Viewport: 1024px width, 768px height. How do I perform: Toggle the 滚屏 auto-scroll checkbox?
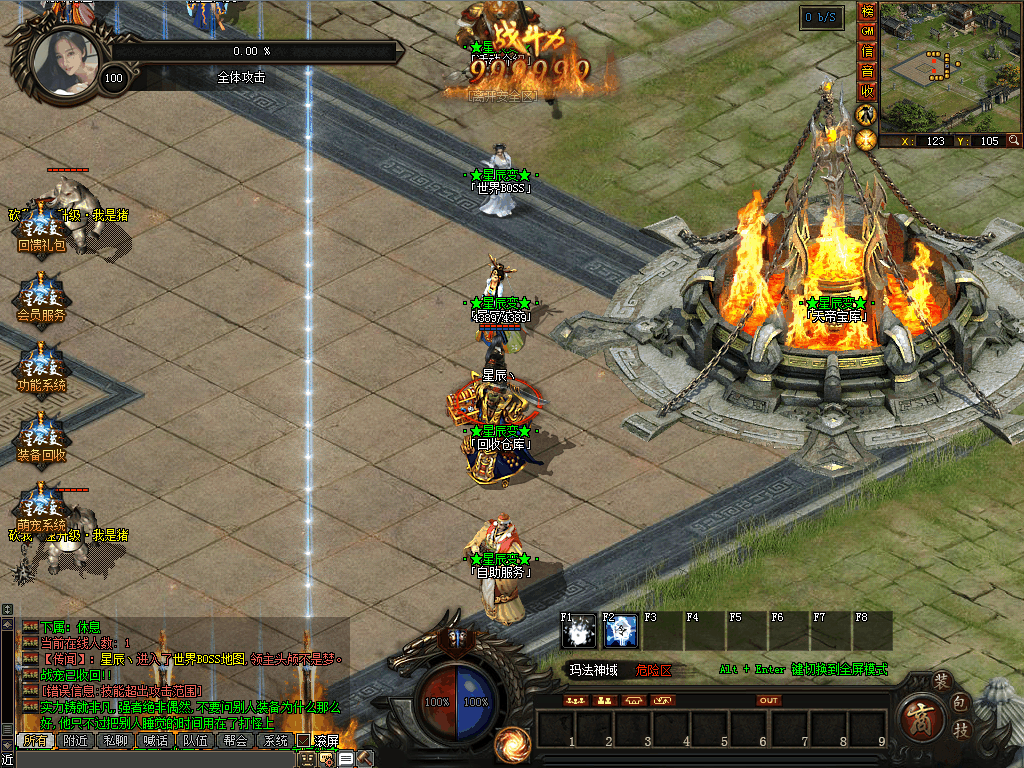coord(303,741)
